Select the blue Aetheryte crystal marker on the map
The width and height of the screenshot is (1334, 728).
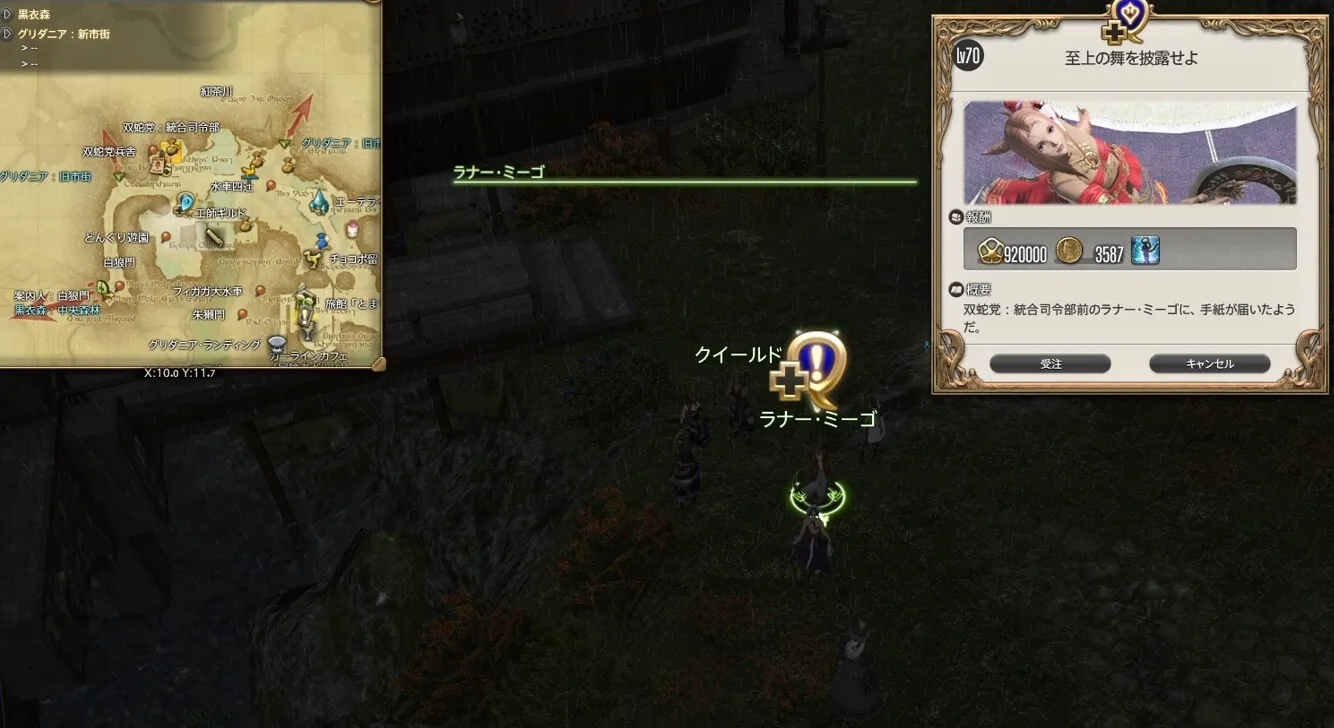coord(319,201)
